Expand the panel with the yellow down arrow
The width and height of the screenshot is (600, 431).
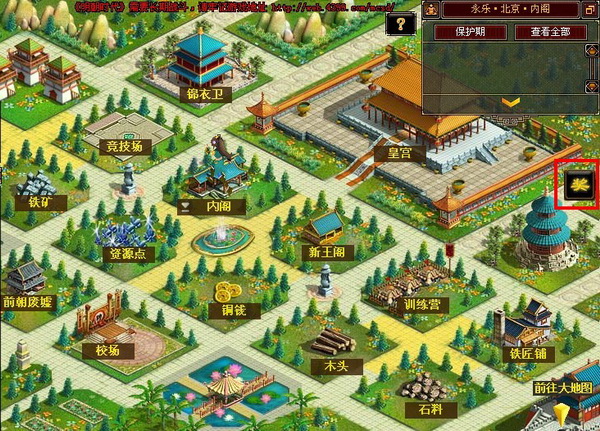tap(510, 102)
